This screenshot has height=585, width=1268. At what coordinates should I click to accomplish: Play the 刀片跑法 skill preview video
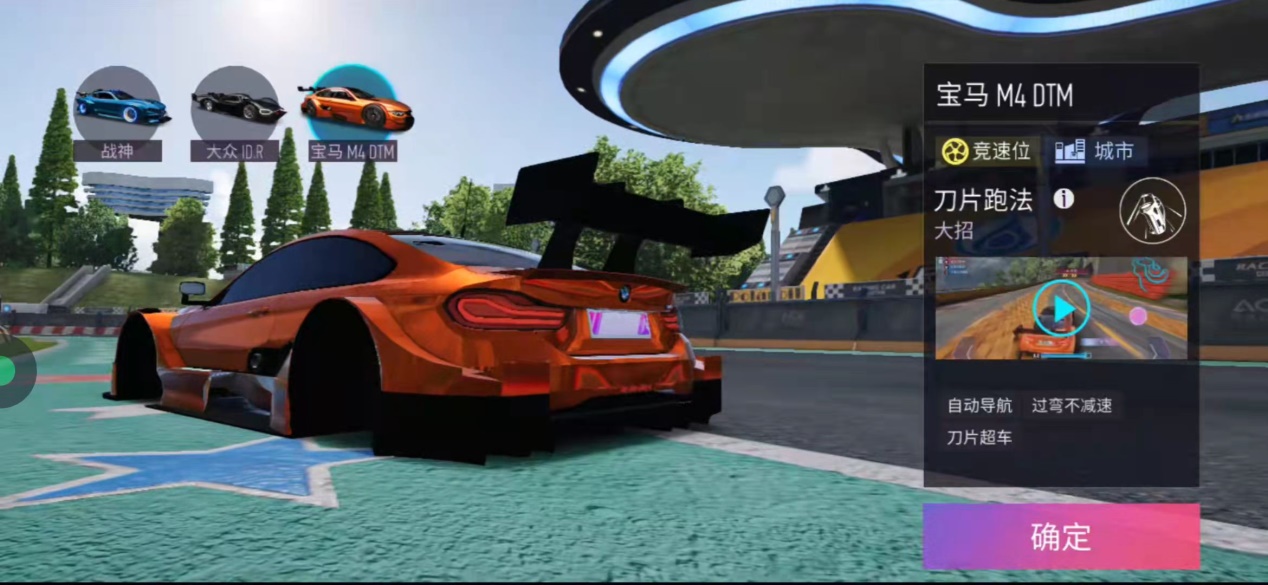1059,309
